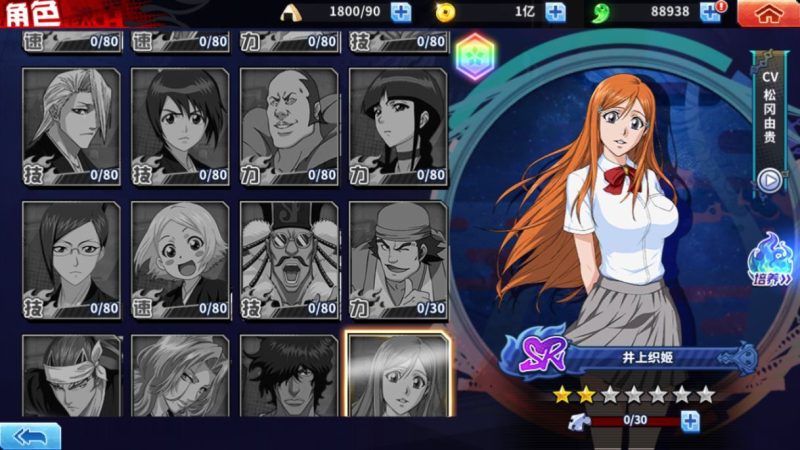
Task: Add stamina with the plus next to 1800/90
Action: [400, 12]
